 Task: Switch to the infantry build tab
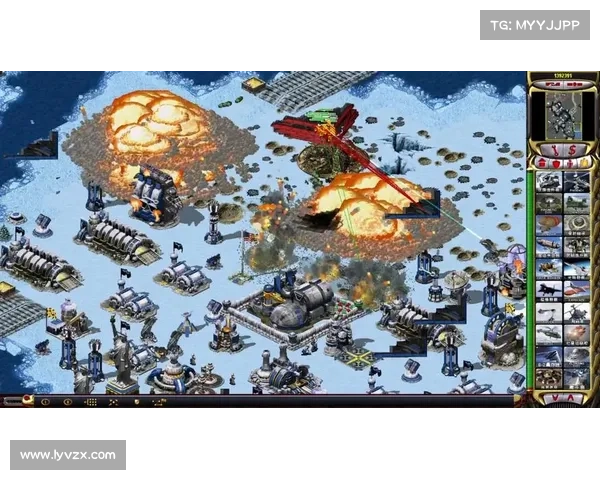click(x=569, y=164)
